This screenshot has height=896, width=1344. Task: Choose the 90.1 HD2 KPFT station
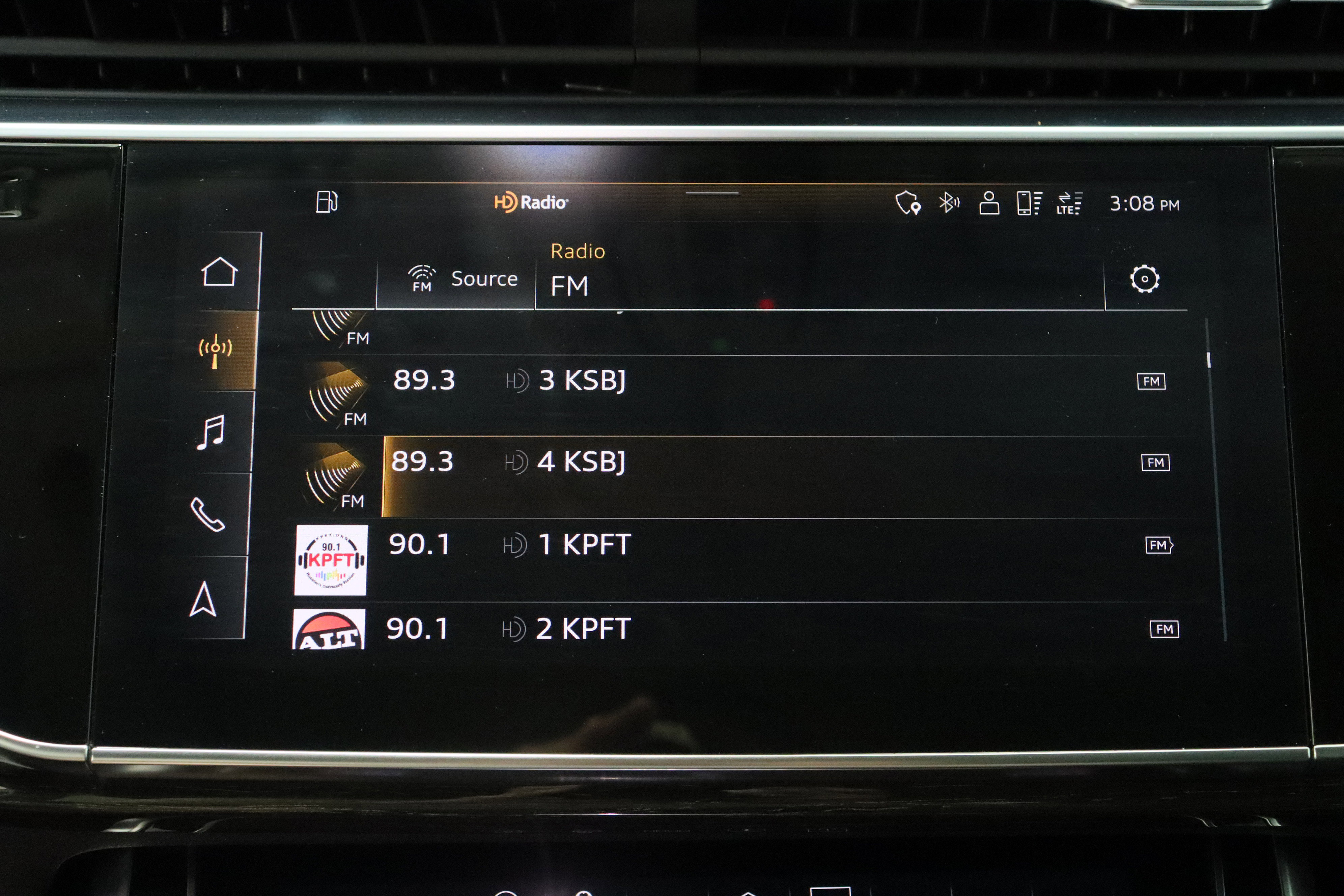coord(686,628)
